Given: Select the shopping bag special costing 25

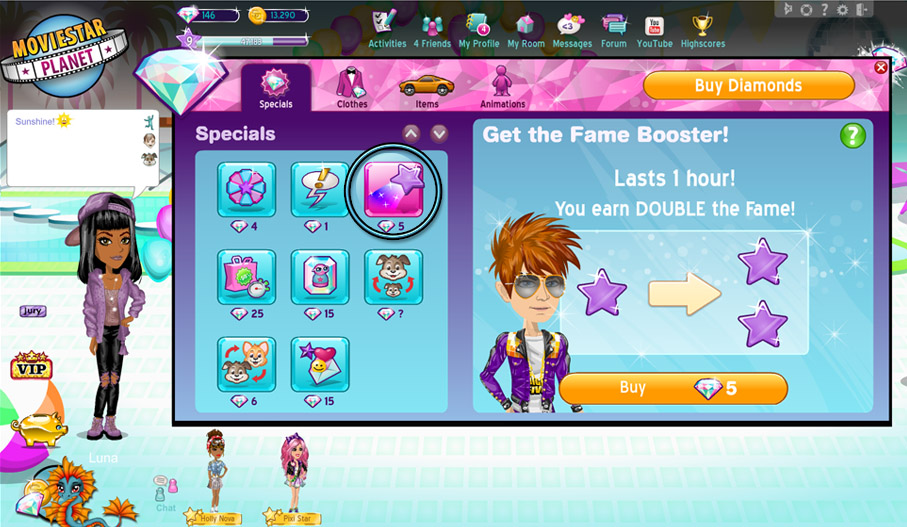Looking at the screenshot, I should (x=247, y=277).
